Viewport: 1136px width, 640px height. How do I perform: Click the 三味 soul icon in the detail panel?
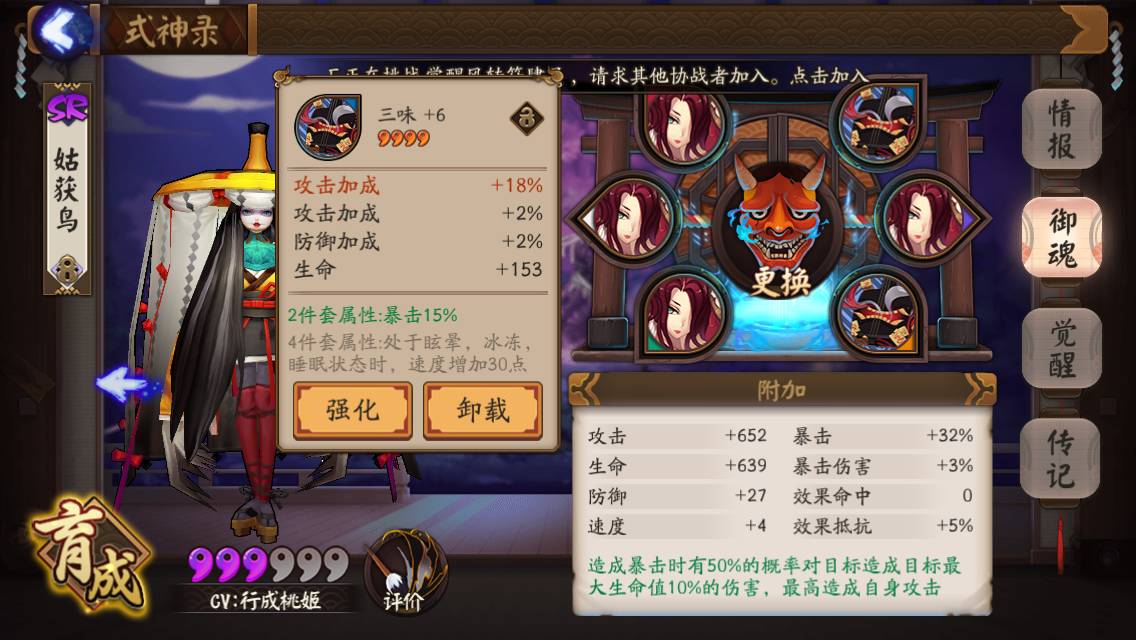click(x=327, y=126)
